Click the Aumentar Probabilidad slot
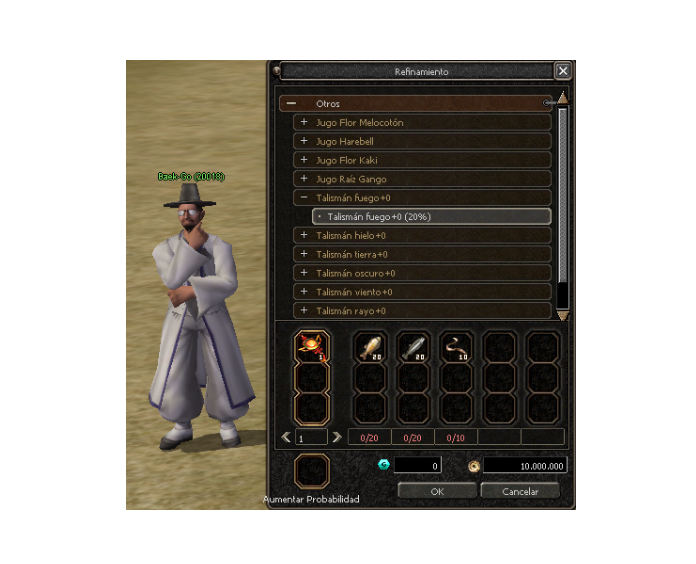696x564 pixels. click(x=311, y=471)
